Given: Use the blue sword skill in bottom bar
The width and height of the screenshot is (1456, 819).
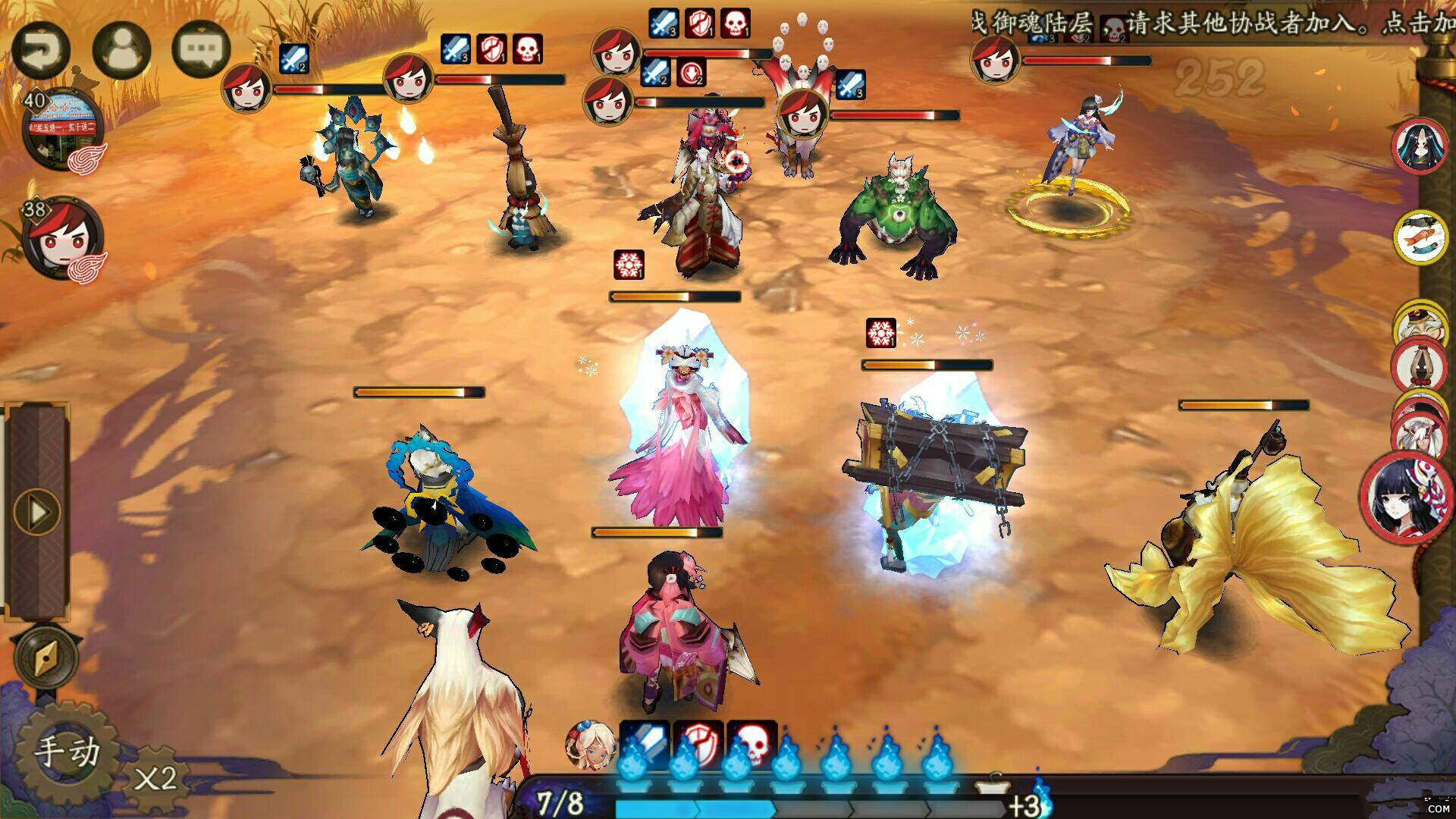Looking at the screenshot, I should (645, 745).
